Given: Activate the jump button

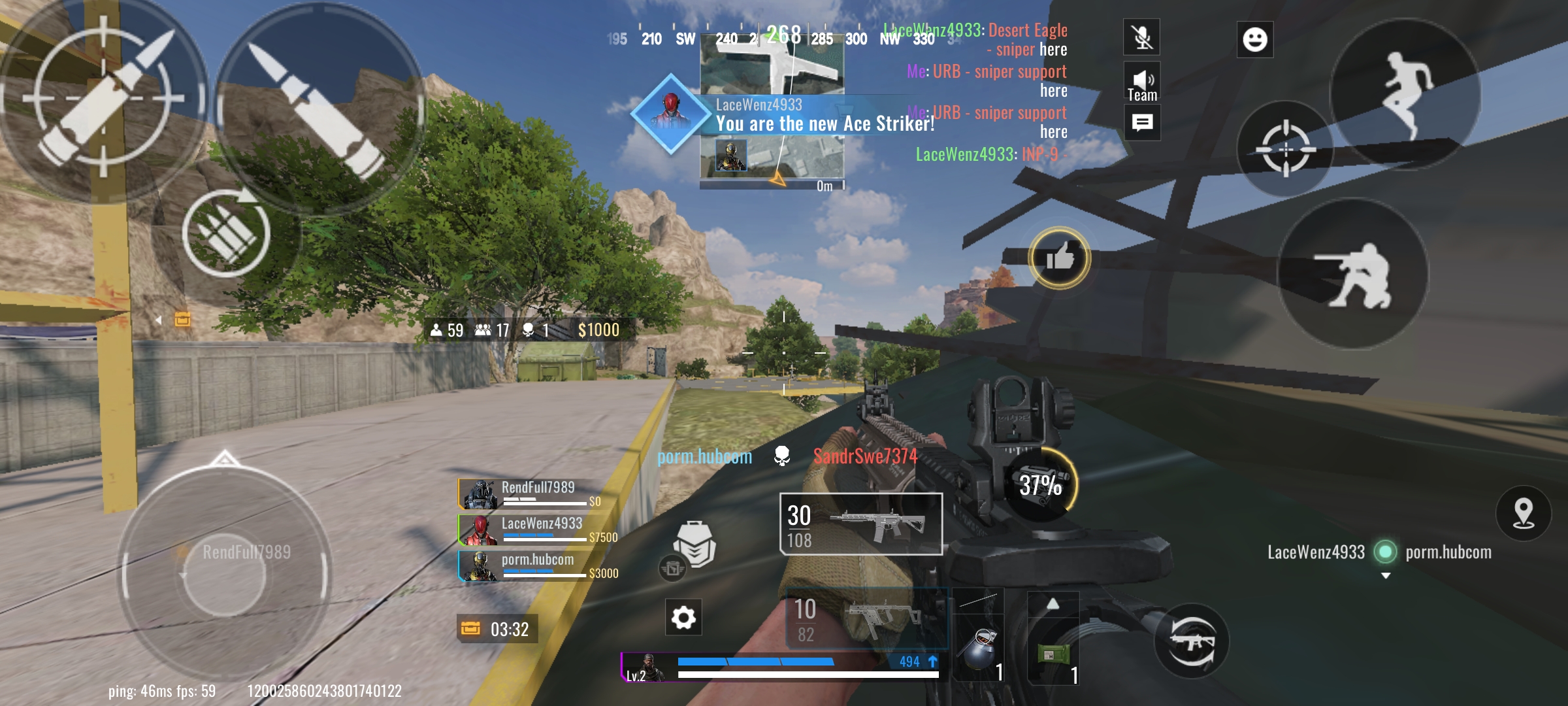Looking at the screenshot, I should (1405, 95).
